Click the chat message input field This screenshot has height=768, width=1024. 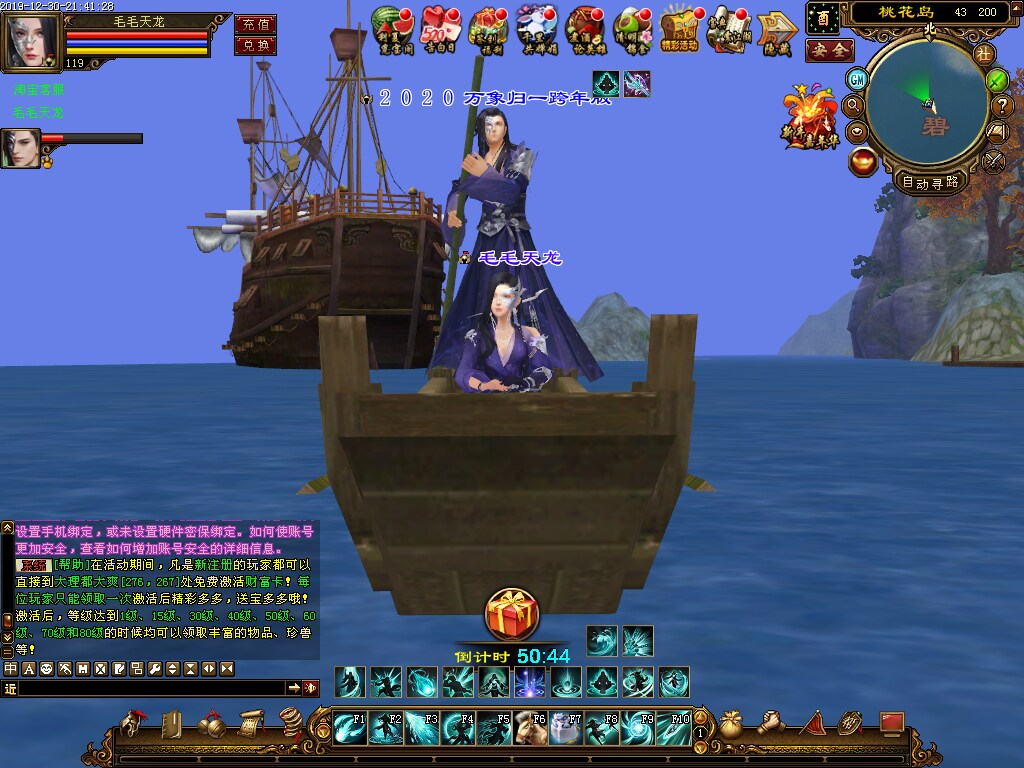[150, 688]
